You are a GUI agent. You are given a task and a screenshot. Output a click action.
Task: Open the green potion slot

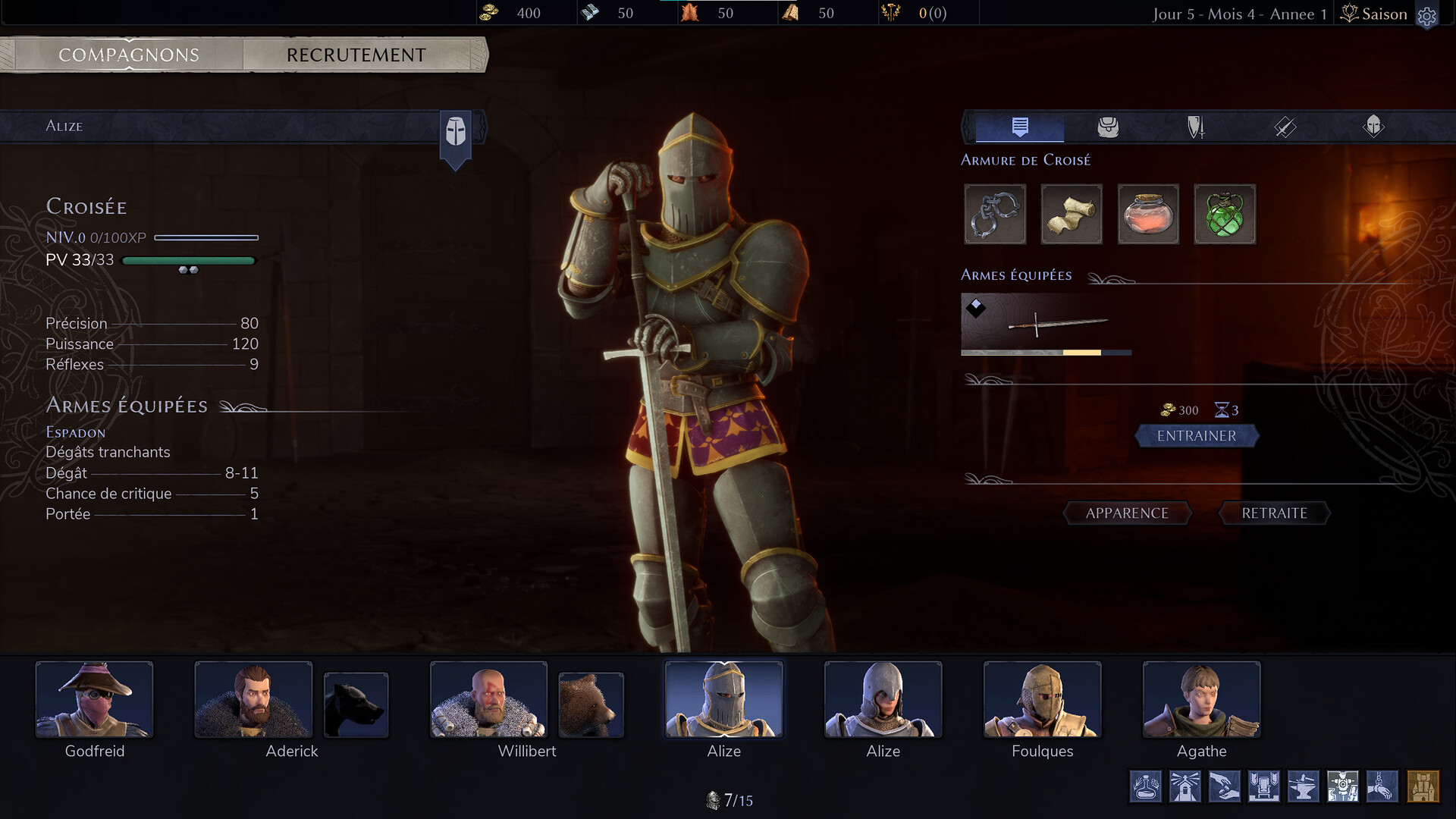click(1225, 215)
